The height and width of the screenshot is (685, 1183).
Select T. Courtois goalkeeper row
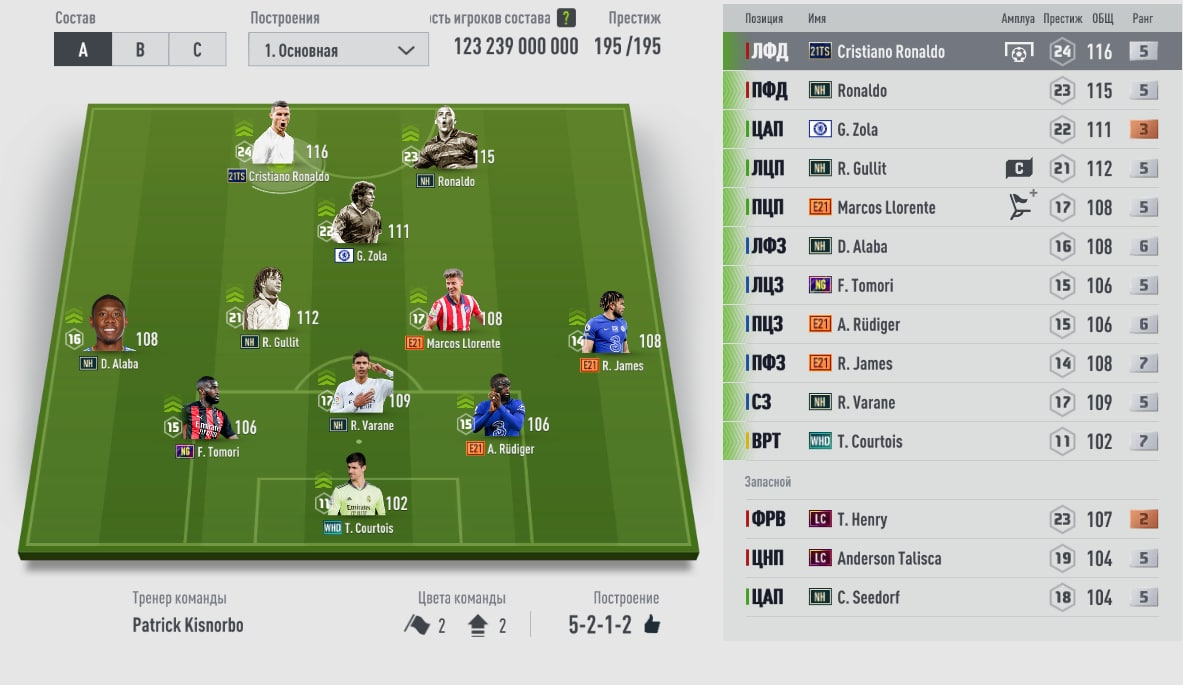coord(940,442)
